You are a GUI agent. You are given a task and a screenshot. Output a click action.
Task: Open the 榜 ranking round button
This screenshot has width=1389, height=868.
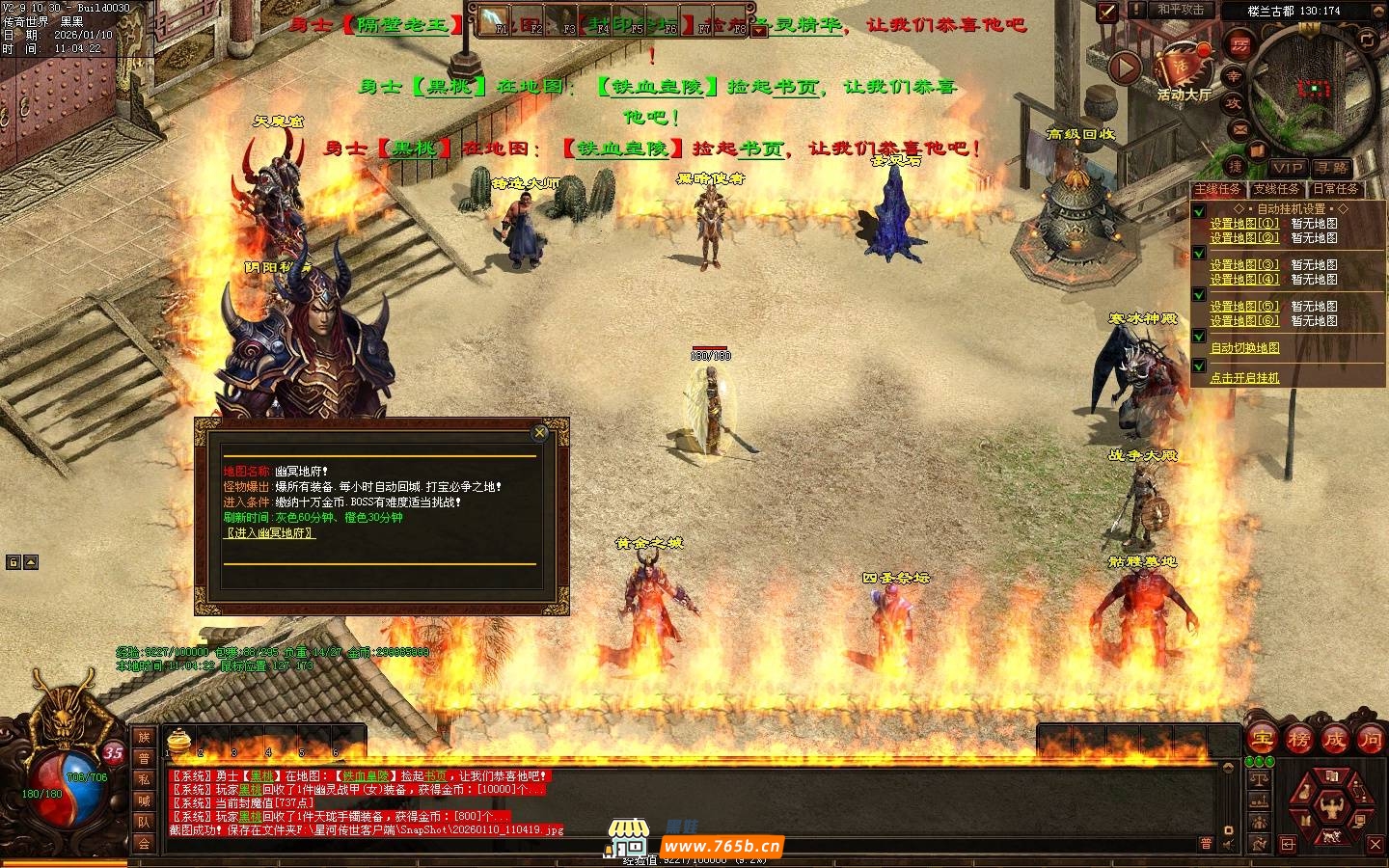pyautogui.click(x=1298, y=739)
